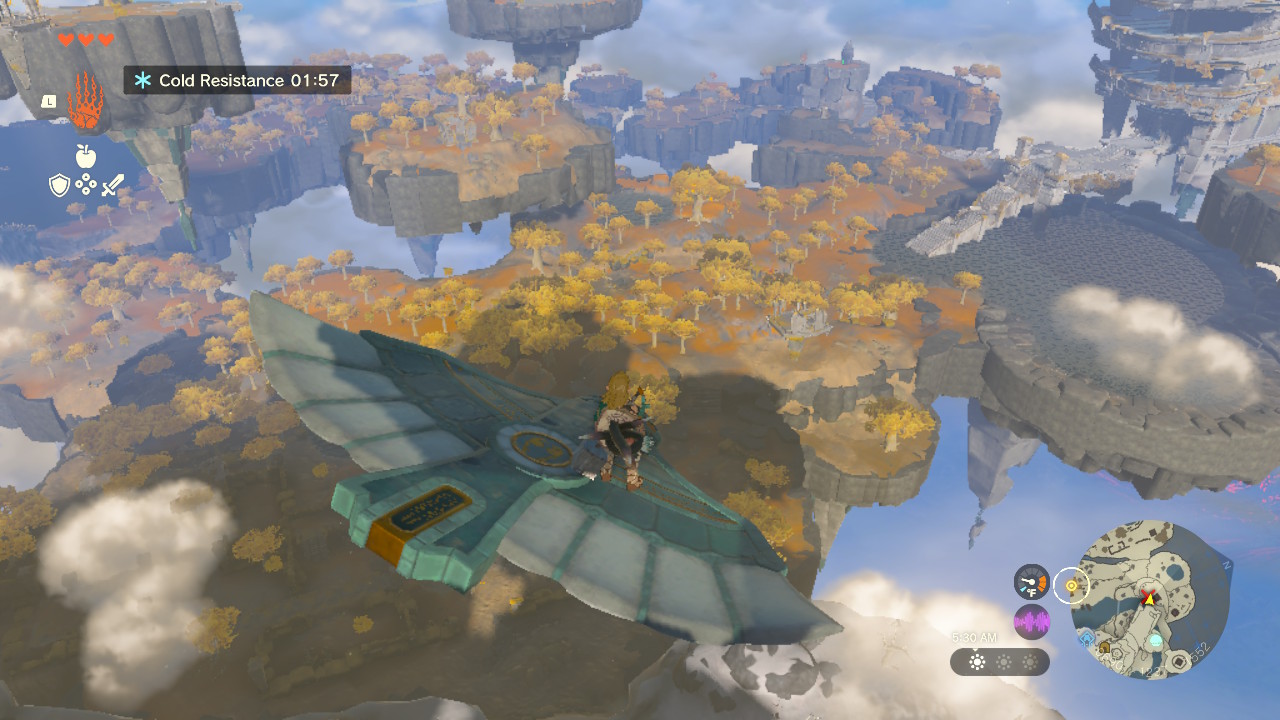Activate the orange Ultrahand ability icon

click(86, 102)
